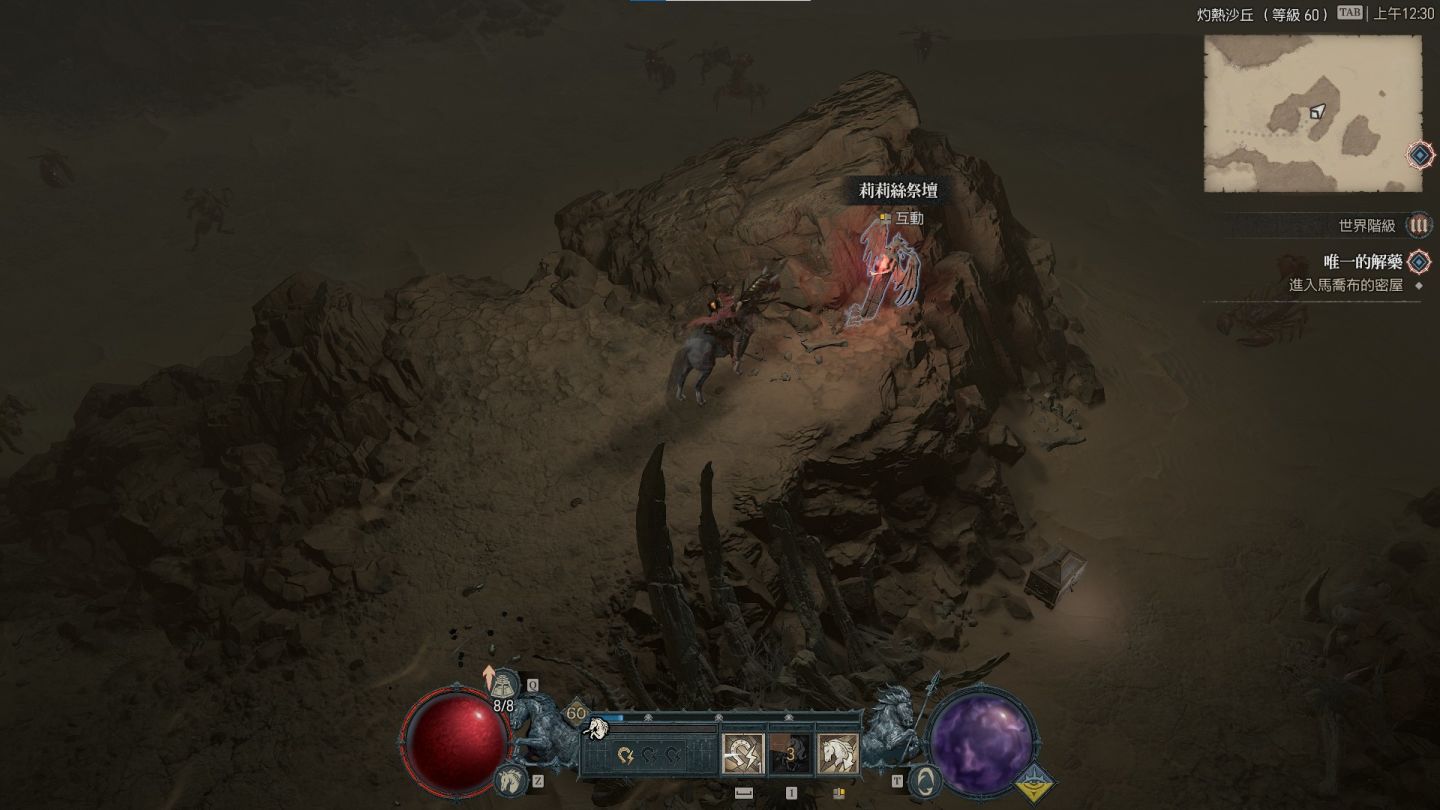1440x810 pixels.
Task: Use the healing potion icon
Action: [x=506, y=686]
